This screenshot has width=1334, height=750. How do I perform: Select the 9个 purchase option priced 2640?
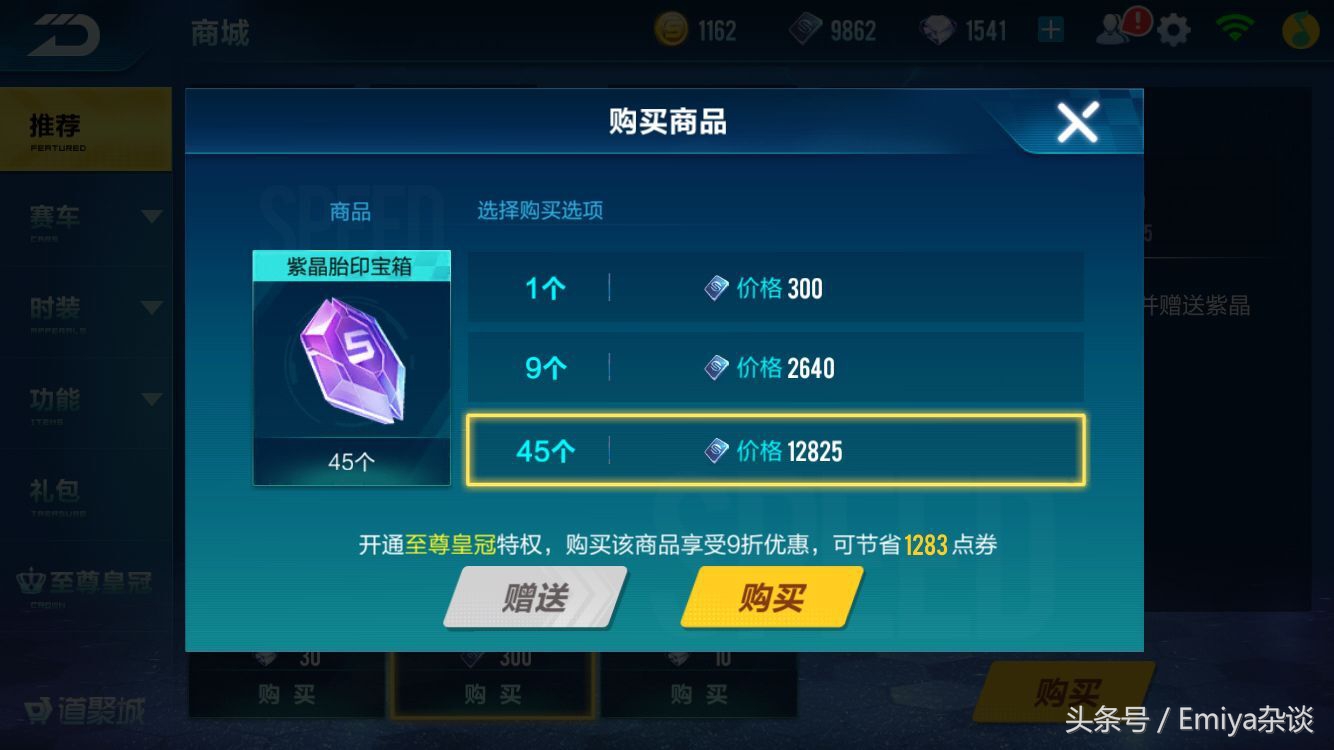(775, 368)
